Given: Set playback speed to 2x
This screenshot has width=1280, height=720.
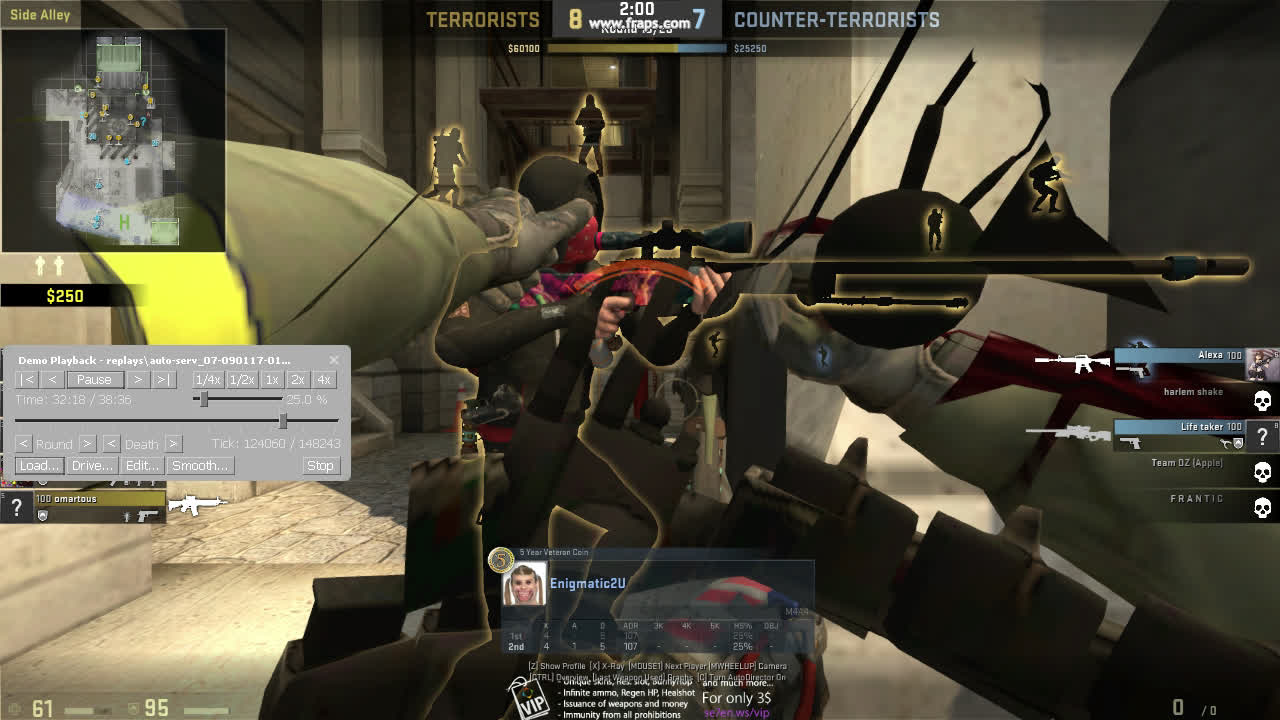Looking at the screenshot, I should click(x=297, y=380).
